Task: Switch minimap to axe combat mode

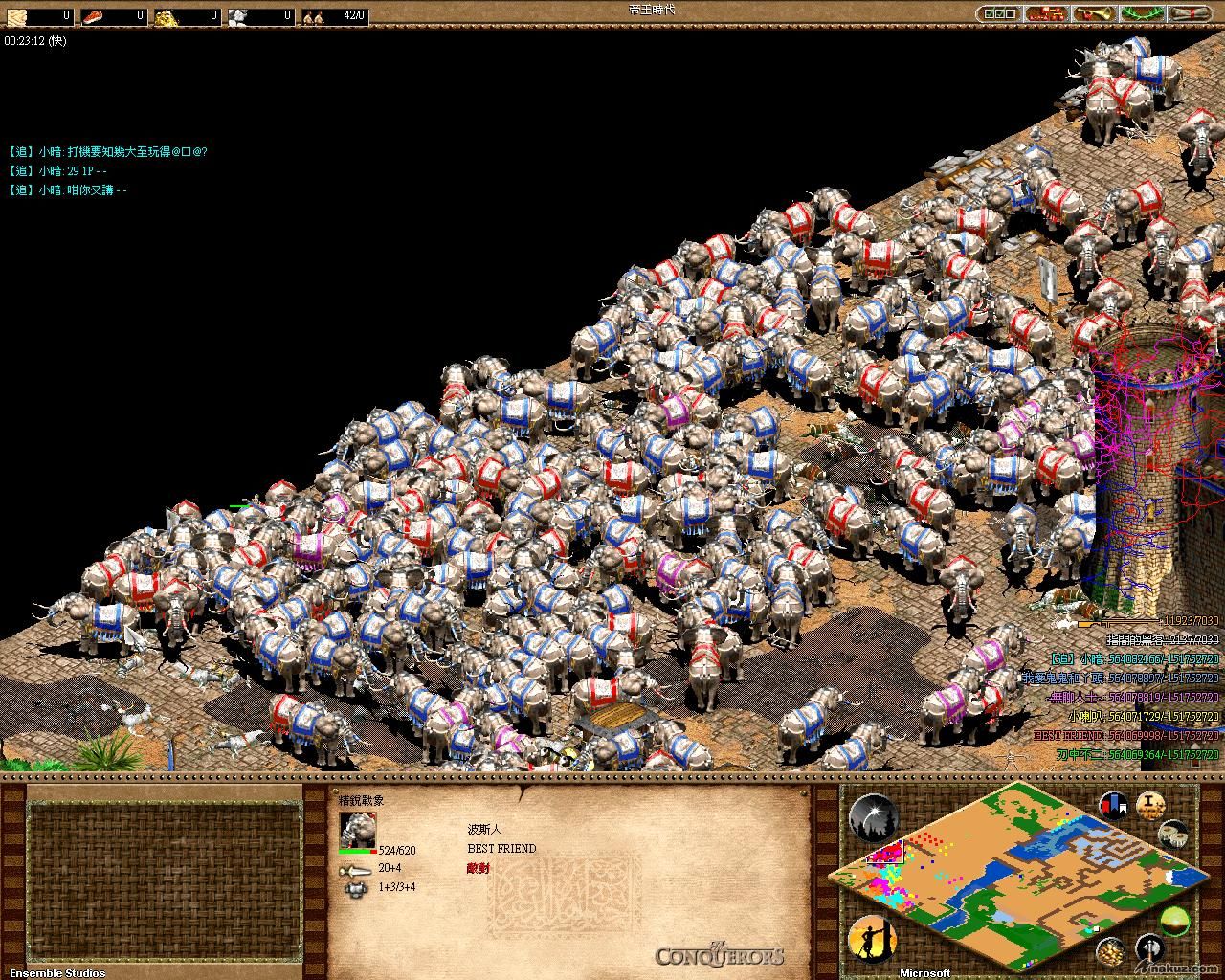Action: tap(1148, 950)
